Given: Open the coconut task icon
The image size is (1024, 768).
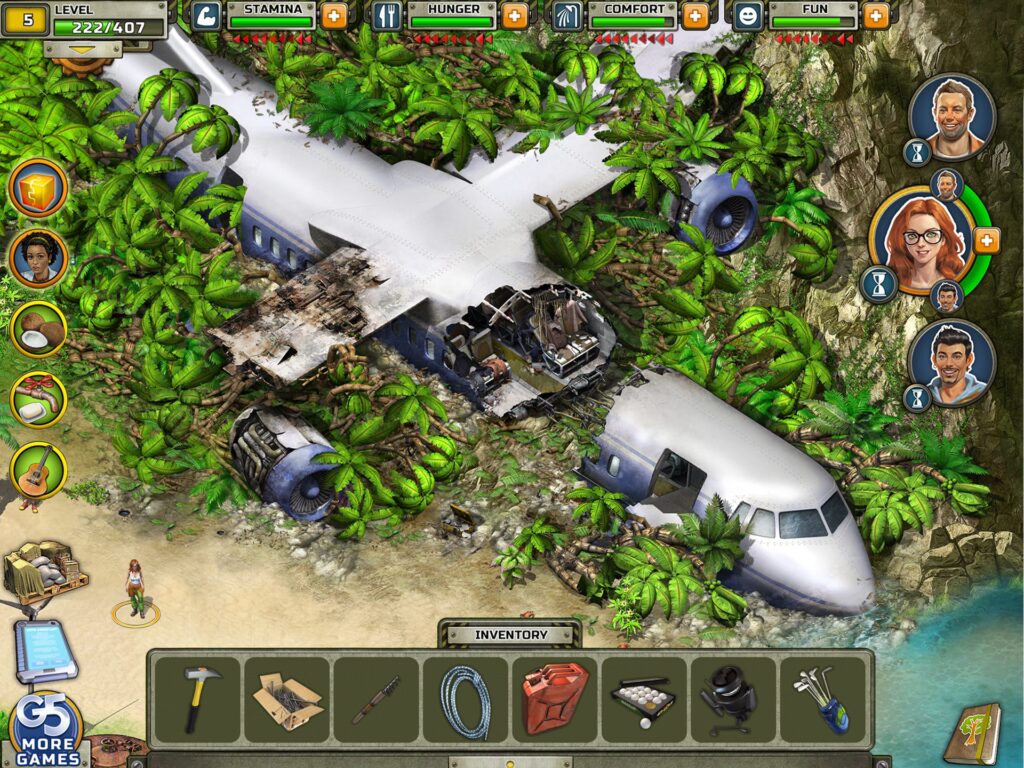Looking at the screenshot, I should pos(39,329).
